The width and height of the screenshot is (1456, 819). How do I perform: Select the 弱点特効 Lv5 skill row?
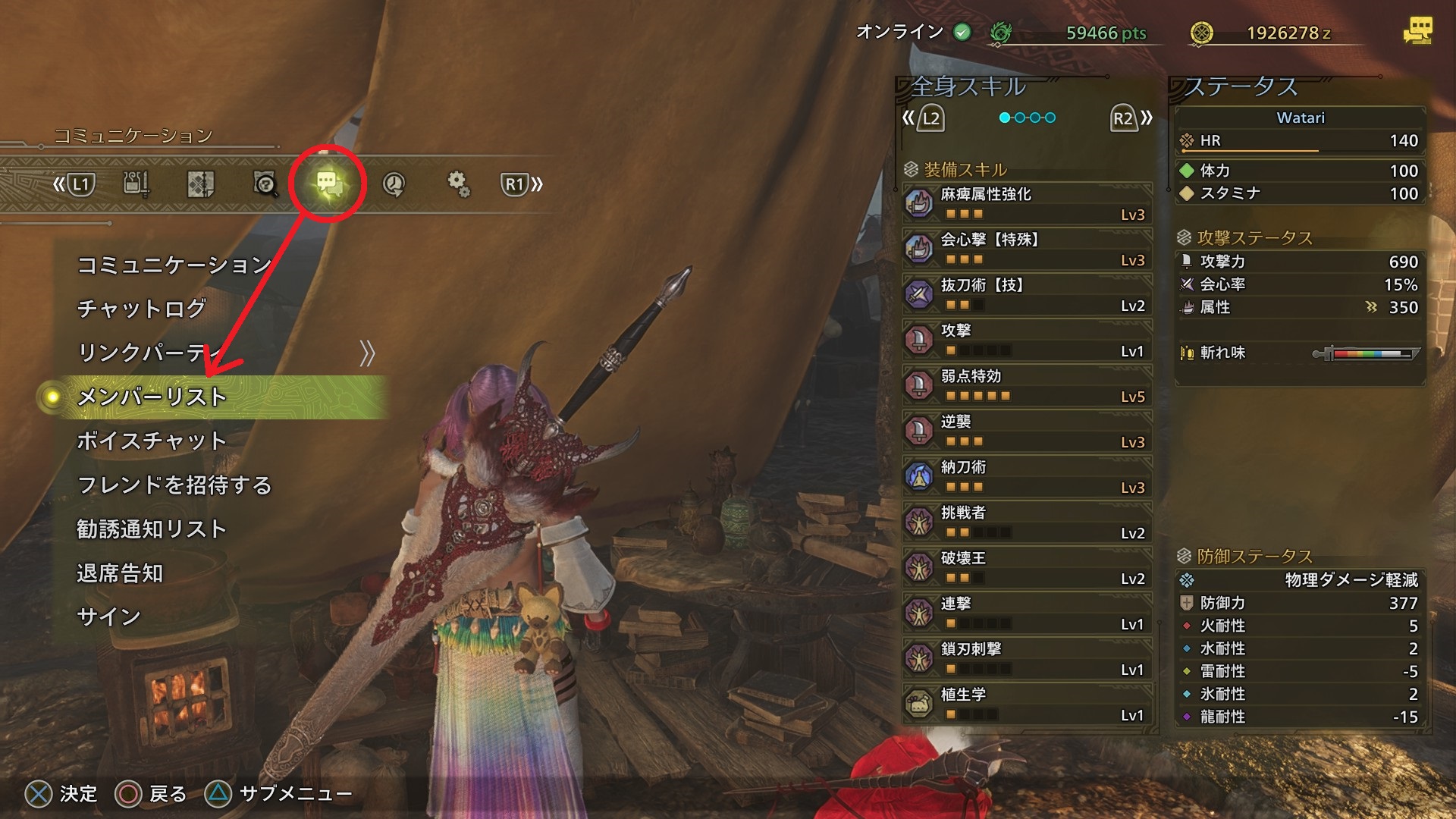[1027, 385]
